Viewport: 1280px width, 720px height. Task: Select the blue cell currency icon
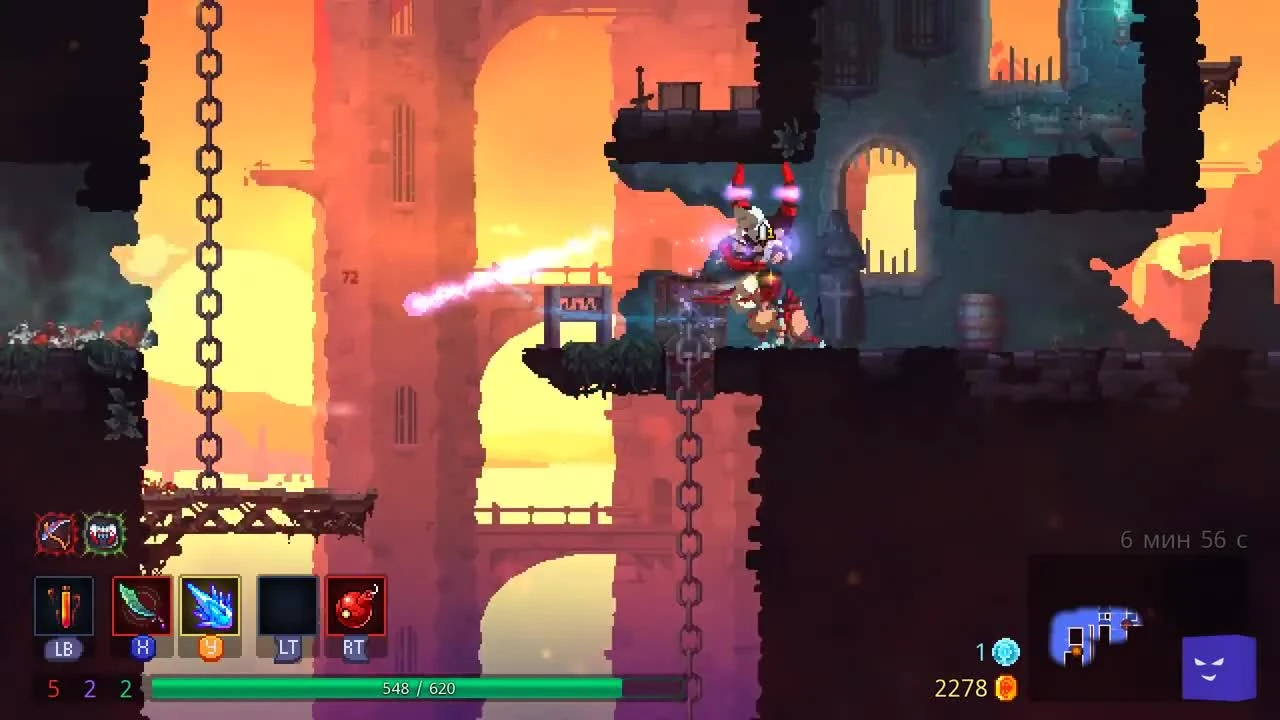tap(1005, 652)
